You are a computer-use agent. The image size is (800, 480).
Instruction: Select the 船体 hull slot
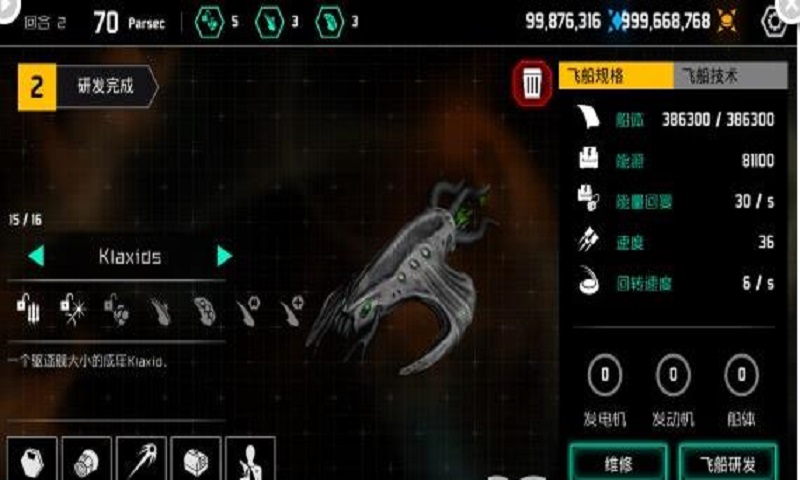[x=740, y=376]
